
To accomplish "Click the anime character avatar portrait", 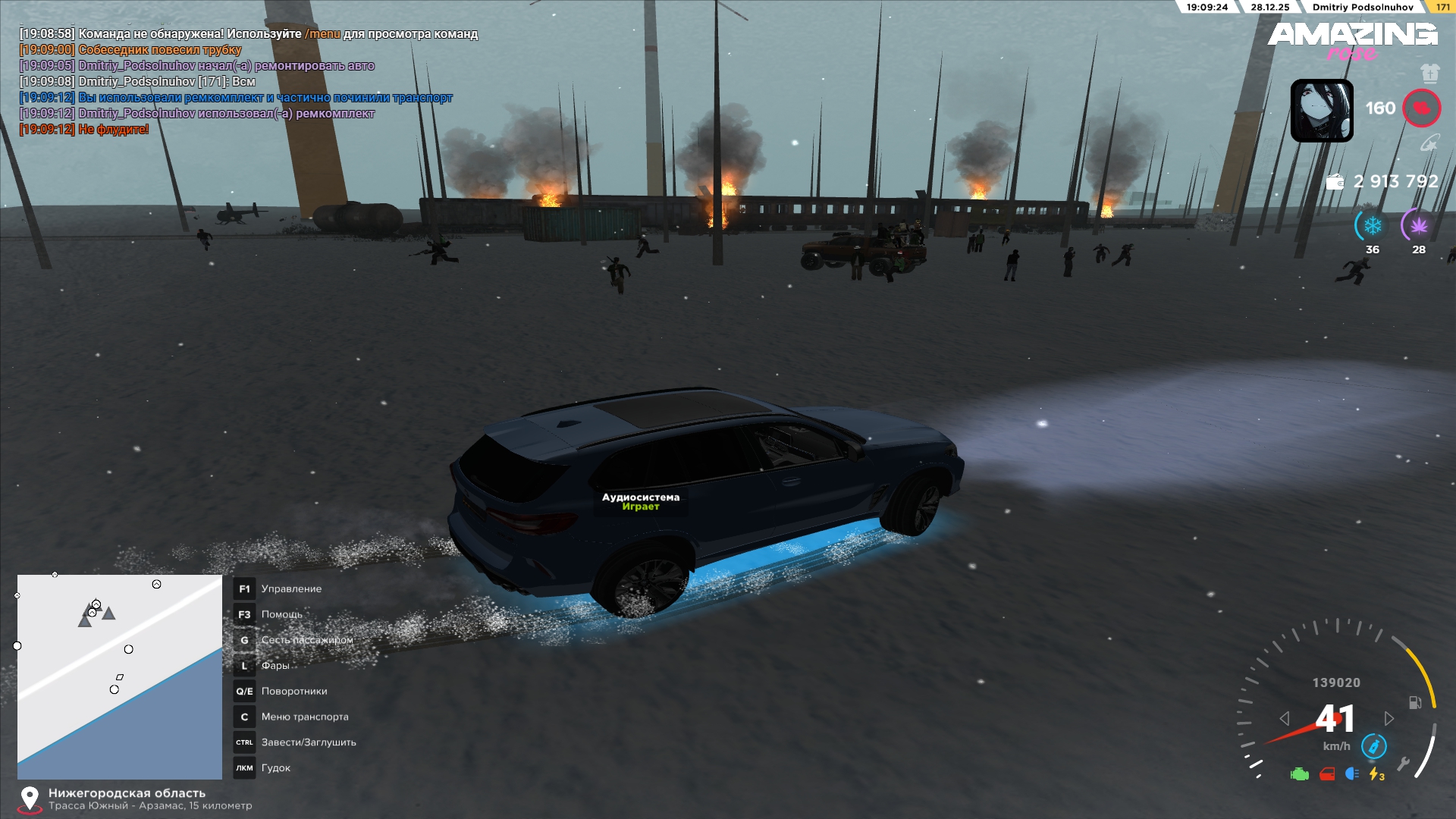I will click(1322, 111).
